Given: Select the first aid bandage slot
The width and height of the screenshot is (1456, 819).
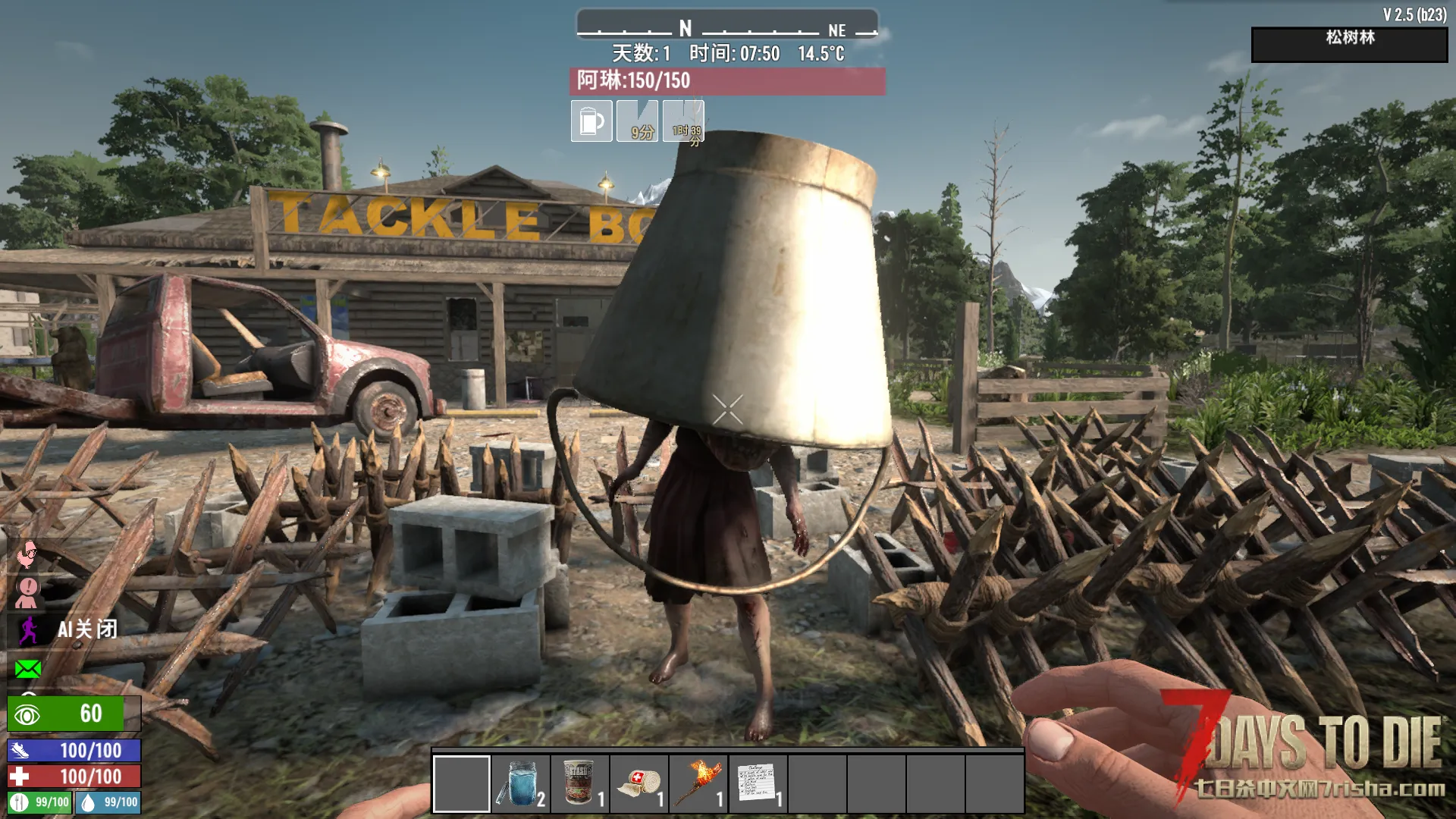Looking at the screenshot, I should click(x=639, y=783).
